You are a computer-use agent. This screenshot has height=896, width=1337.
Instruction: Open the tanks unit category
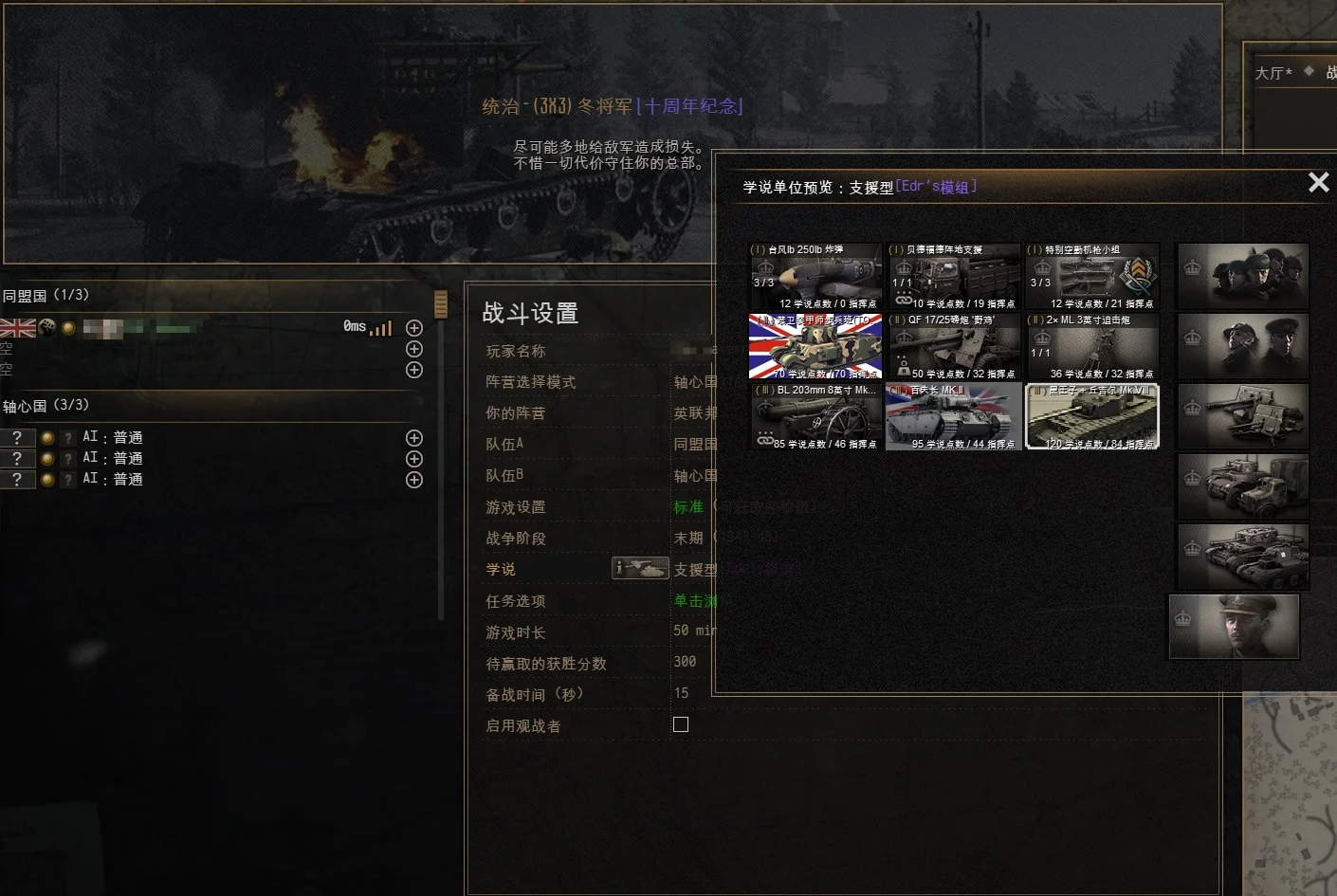1243,557
